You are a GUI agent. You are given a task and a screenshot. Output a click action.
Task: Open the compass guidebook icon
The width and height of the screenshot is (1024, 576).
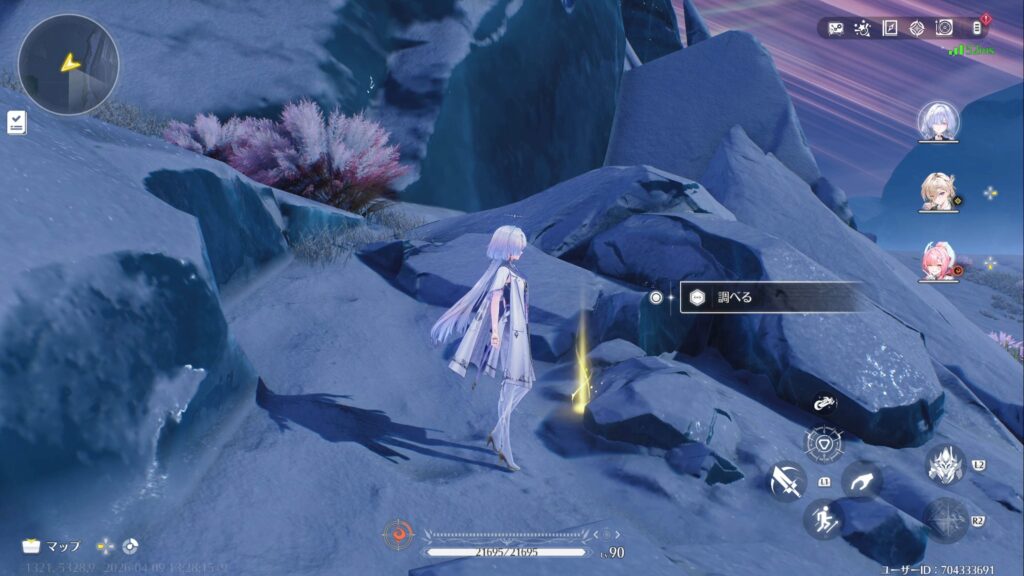coord(890,28)
